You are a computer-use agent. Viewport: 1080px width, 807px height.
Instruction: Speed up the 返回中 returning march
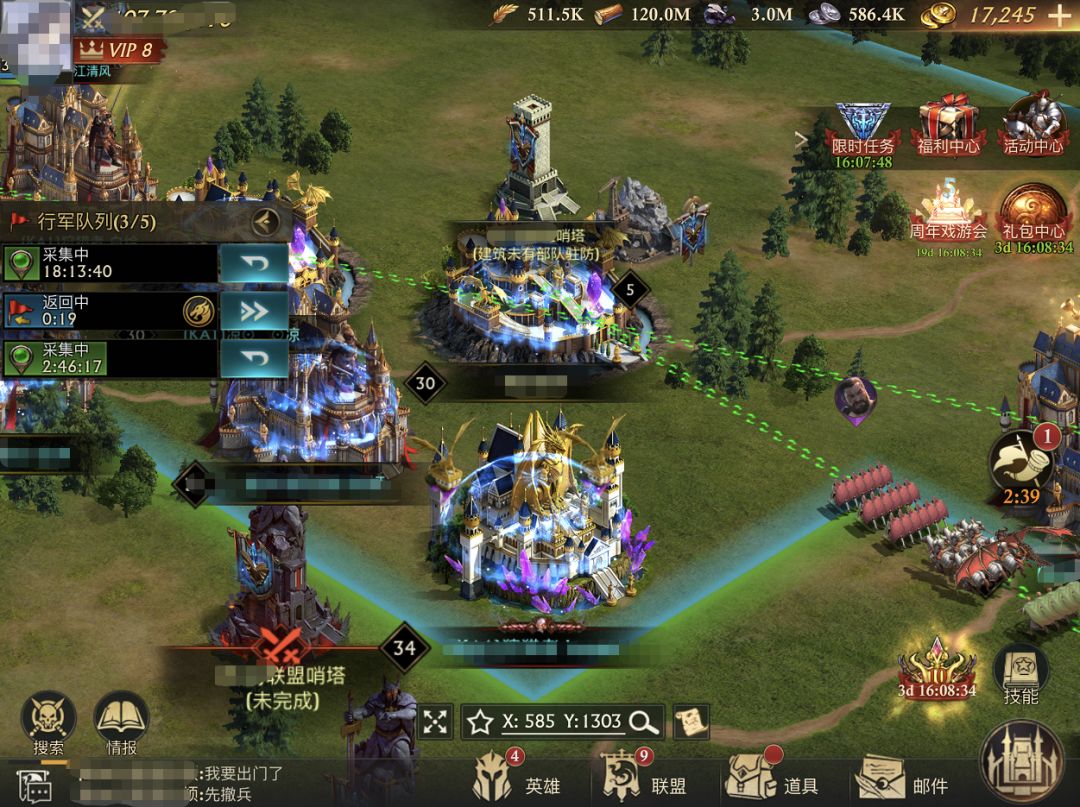[253, 311]
